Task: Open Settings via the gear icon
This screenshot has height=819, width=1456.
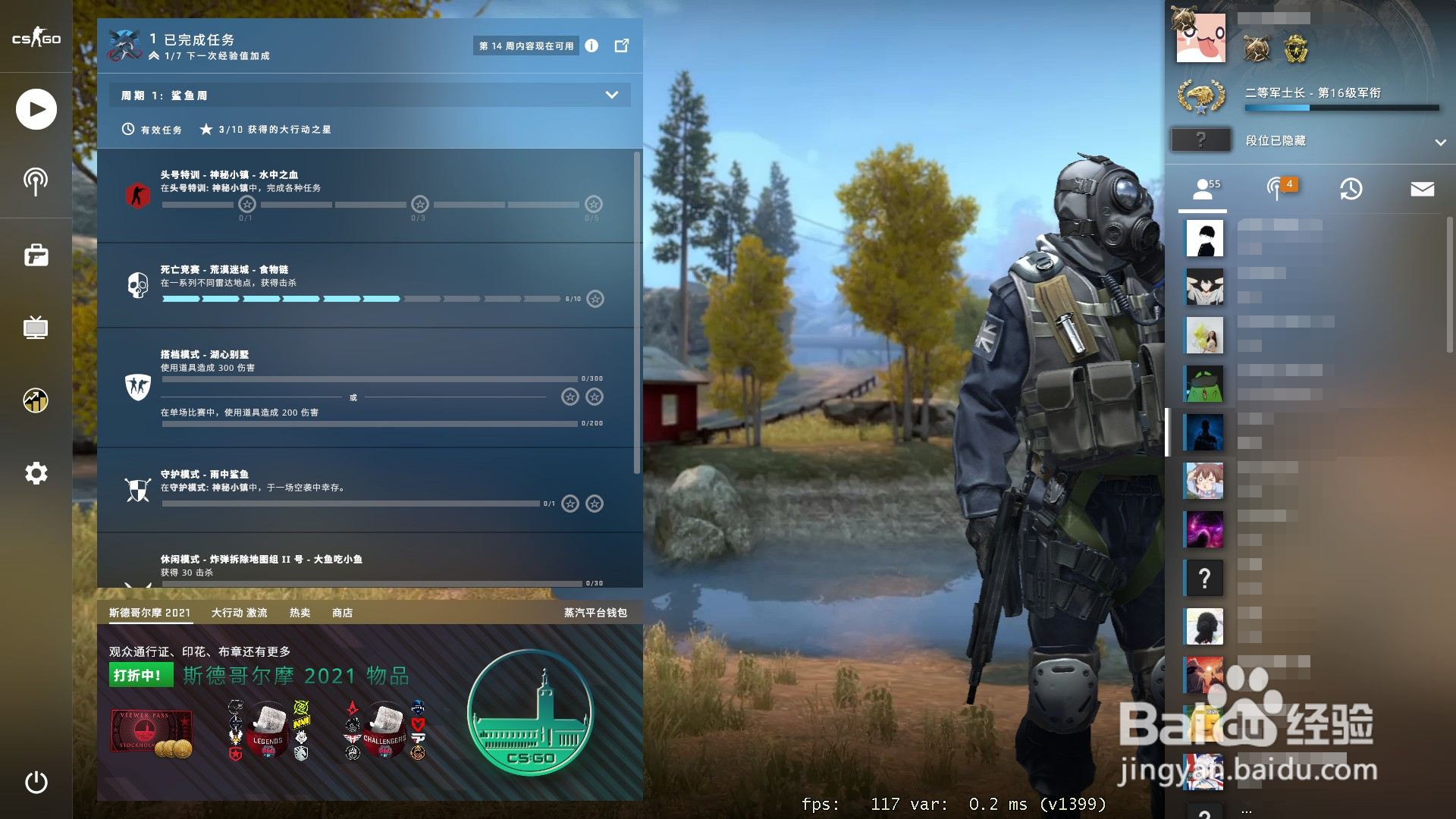Action: click(36, 472)
